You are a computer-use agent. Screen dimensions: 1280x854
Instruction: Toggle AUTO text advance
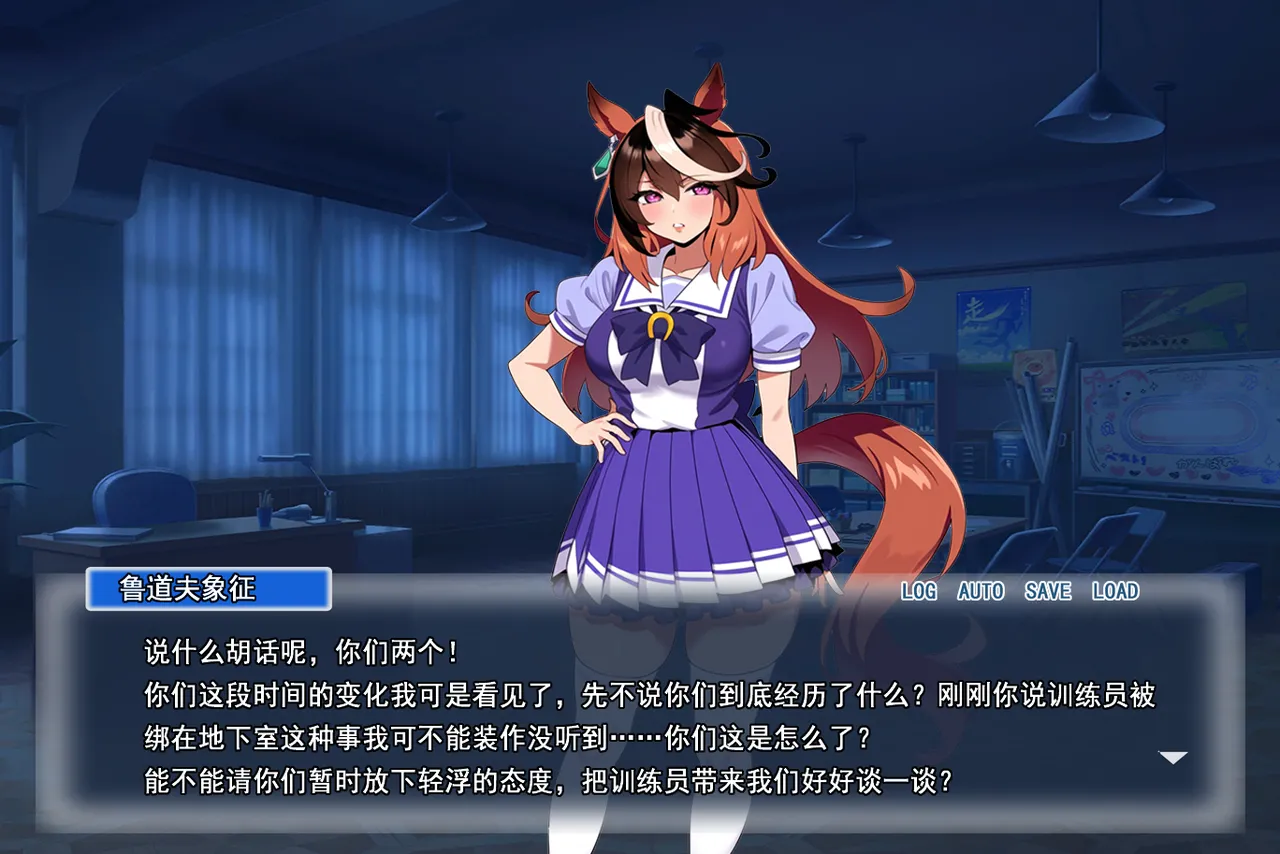pyautogui.click(x=980, y=591)
